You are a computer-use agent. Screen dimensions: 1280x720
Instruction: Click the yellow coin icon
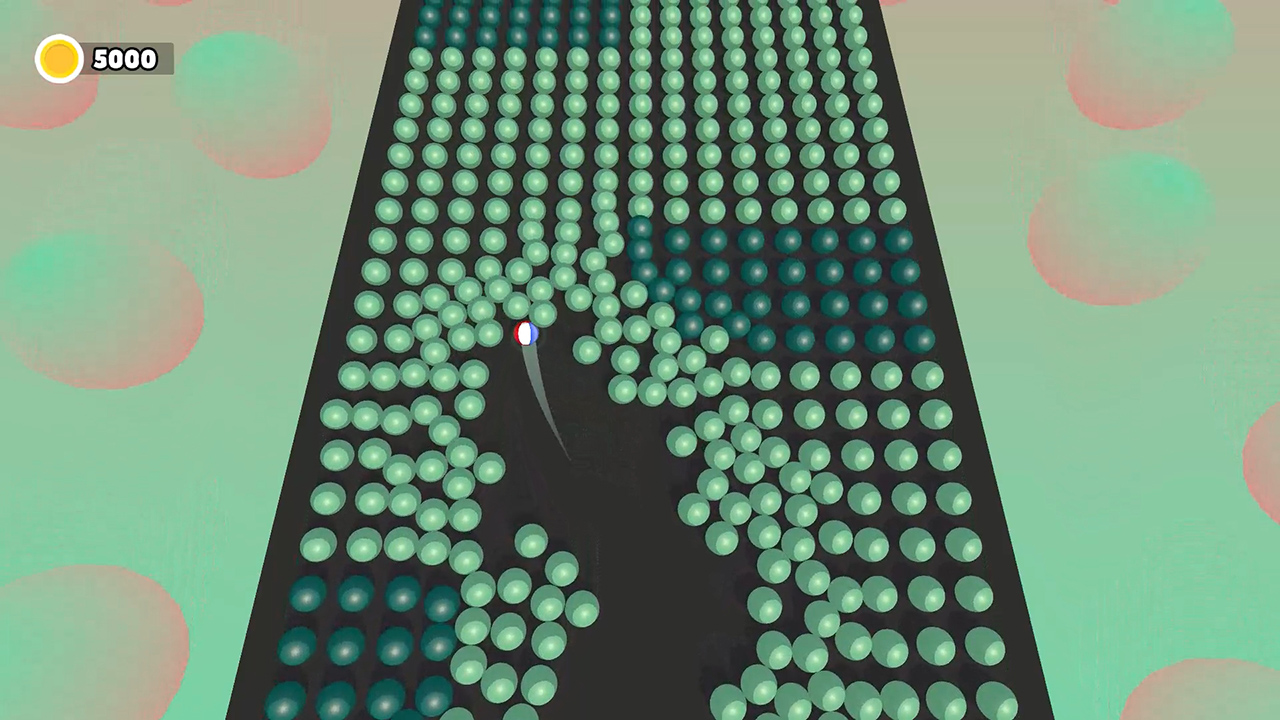(58, 58)
